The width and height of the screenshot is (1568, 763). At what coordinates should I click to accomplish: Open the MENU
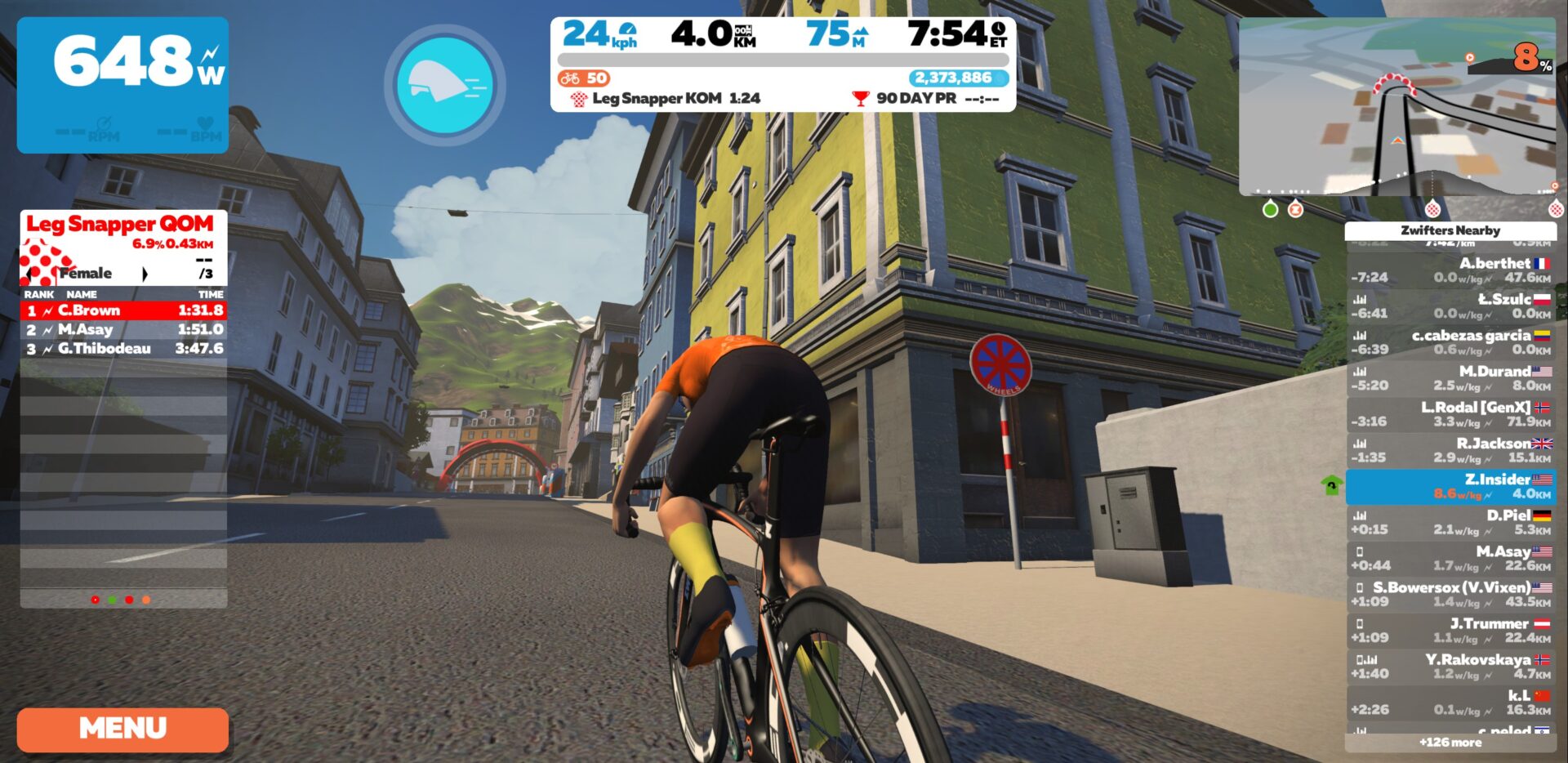(121, 727)
